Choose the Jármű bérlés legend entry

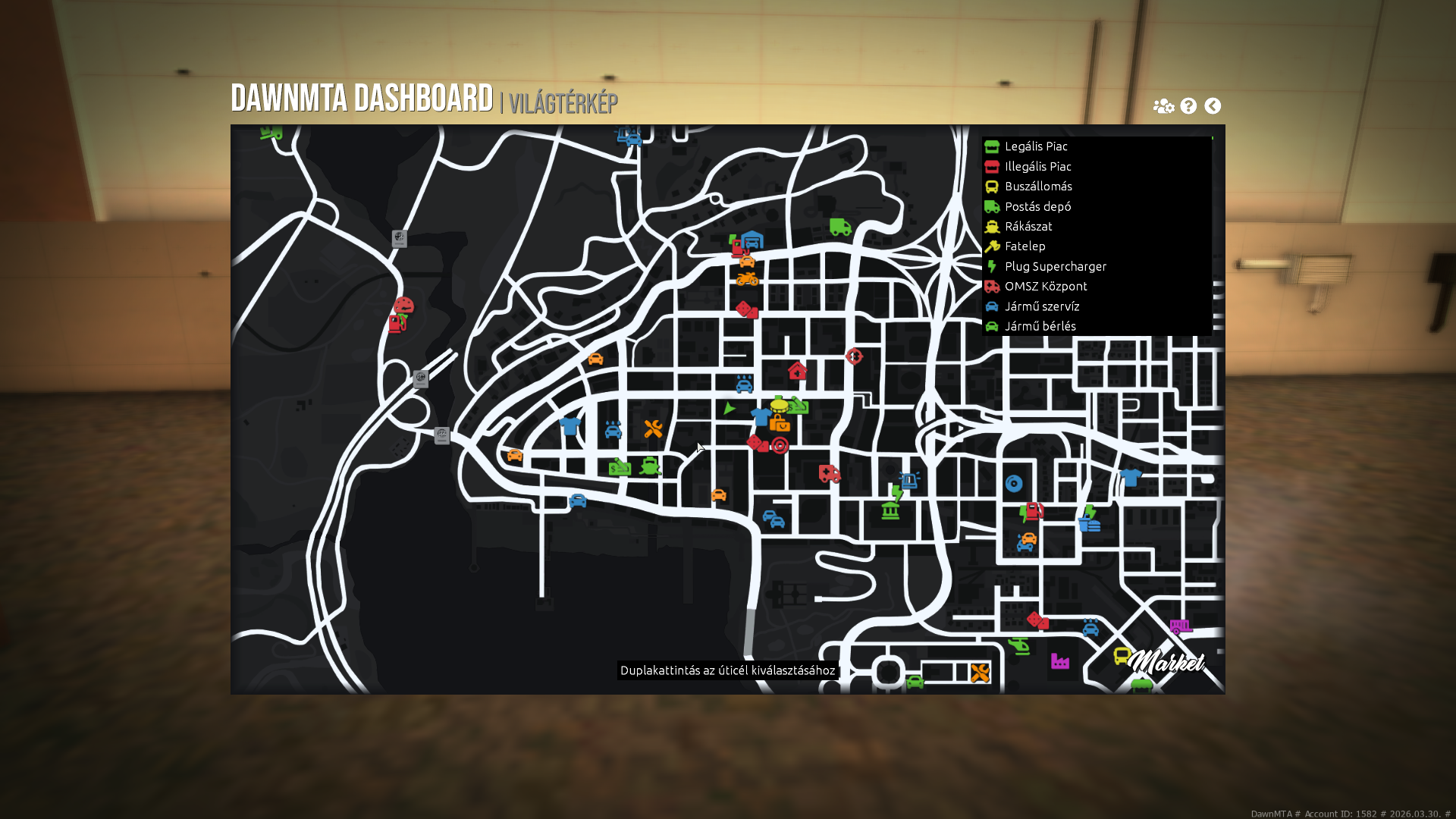(1040, 326)
